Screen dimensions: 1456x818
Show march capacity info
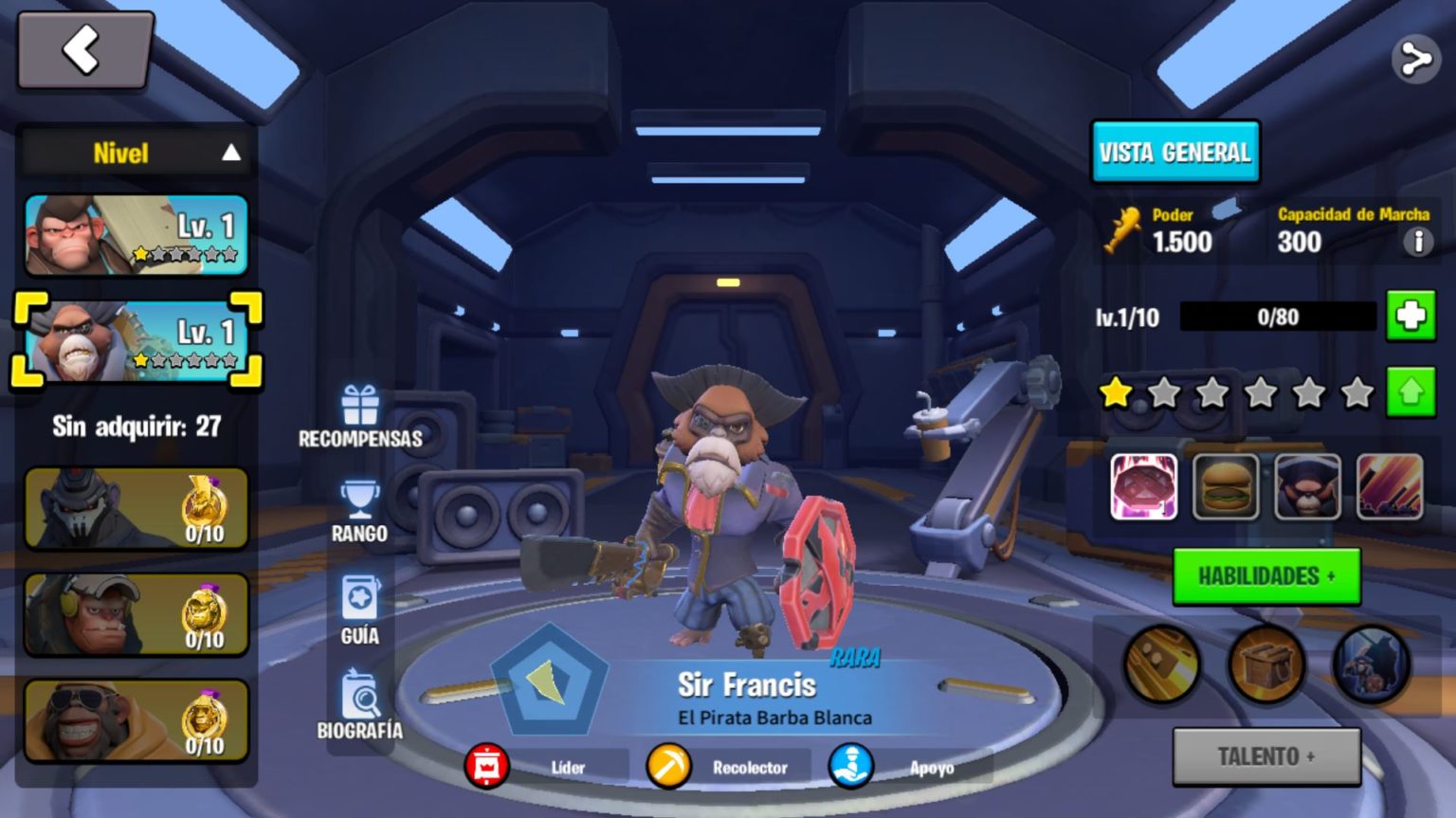[x=1417, y=243]
